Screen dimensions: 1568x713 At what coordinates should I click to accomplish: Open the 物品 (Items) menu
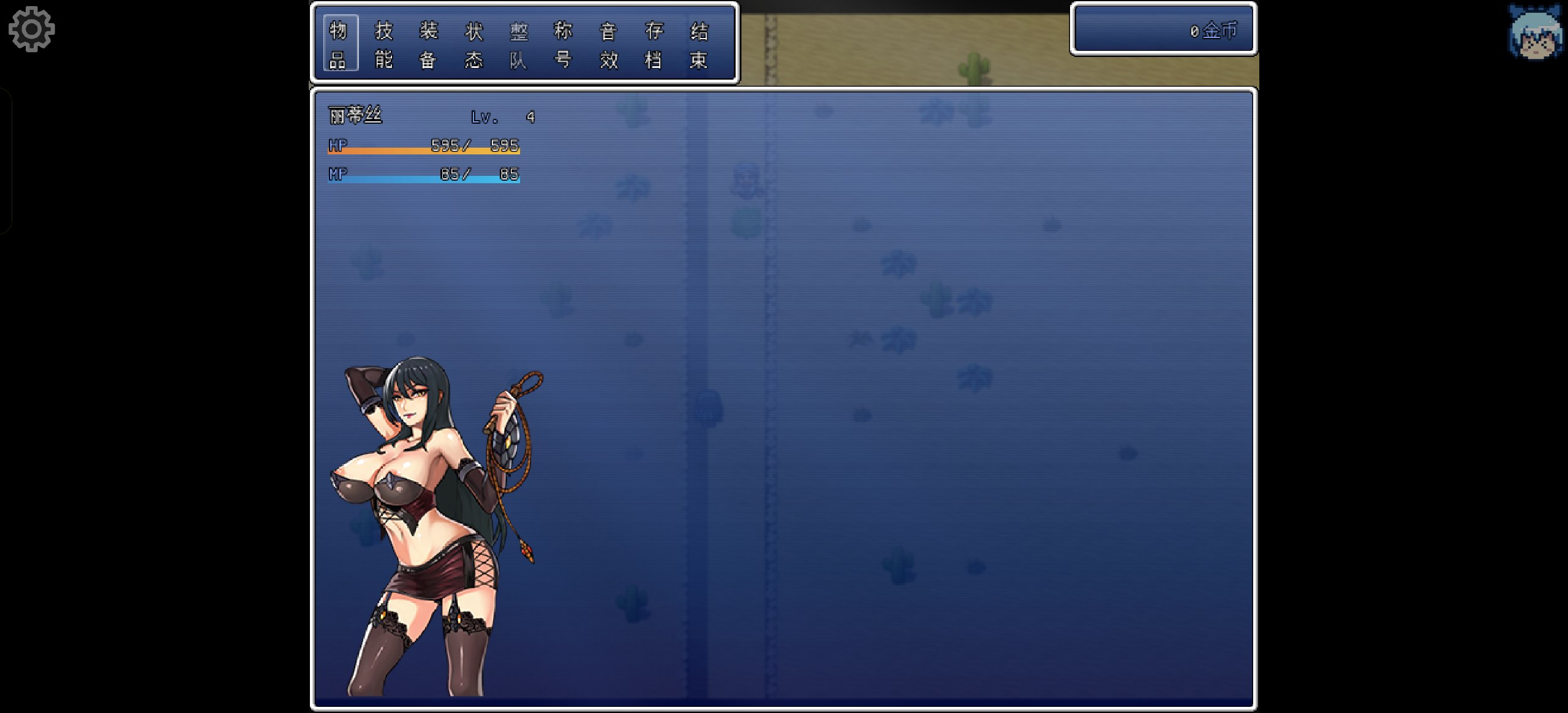tap(338, 44)
